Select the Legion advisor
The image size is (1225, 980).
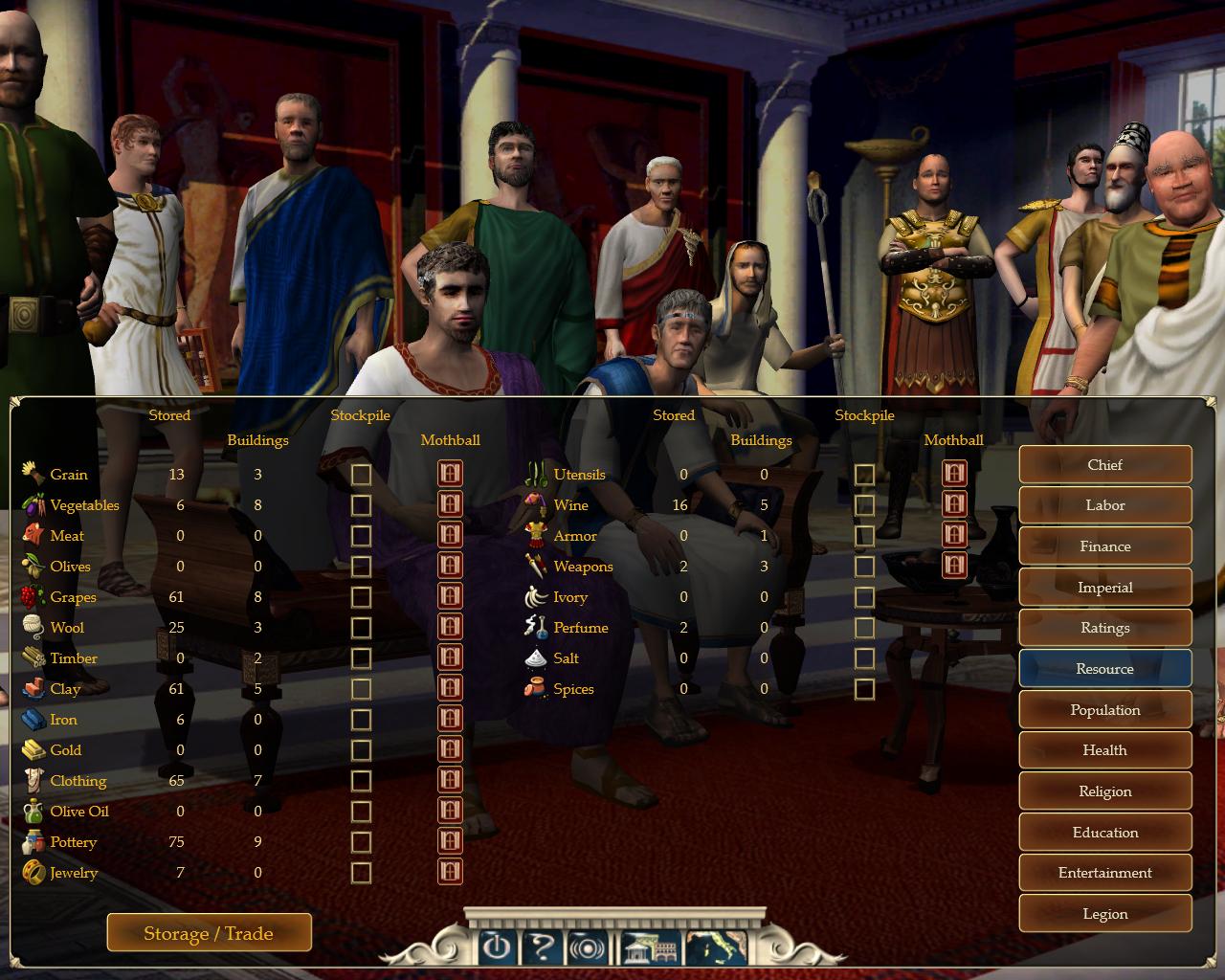[1104, 914]
